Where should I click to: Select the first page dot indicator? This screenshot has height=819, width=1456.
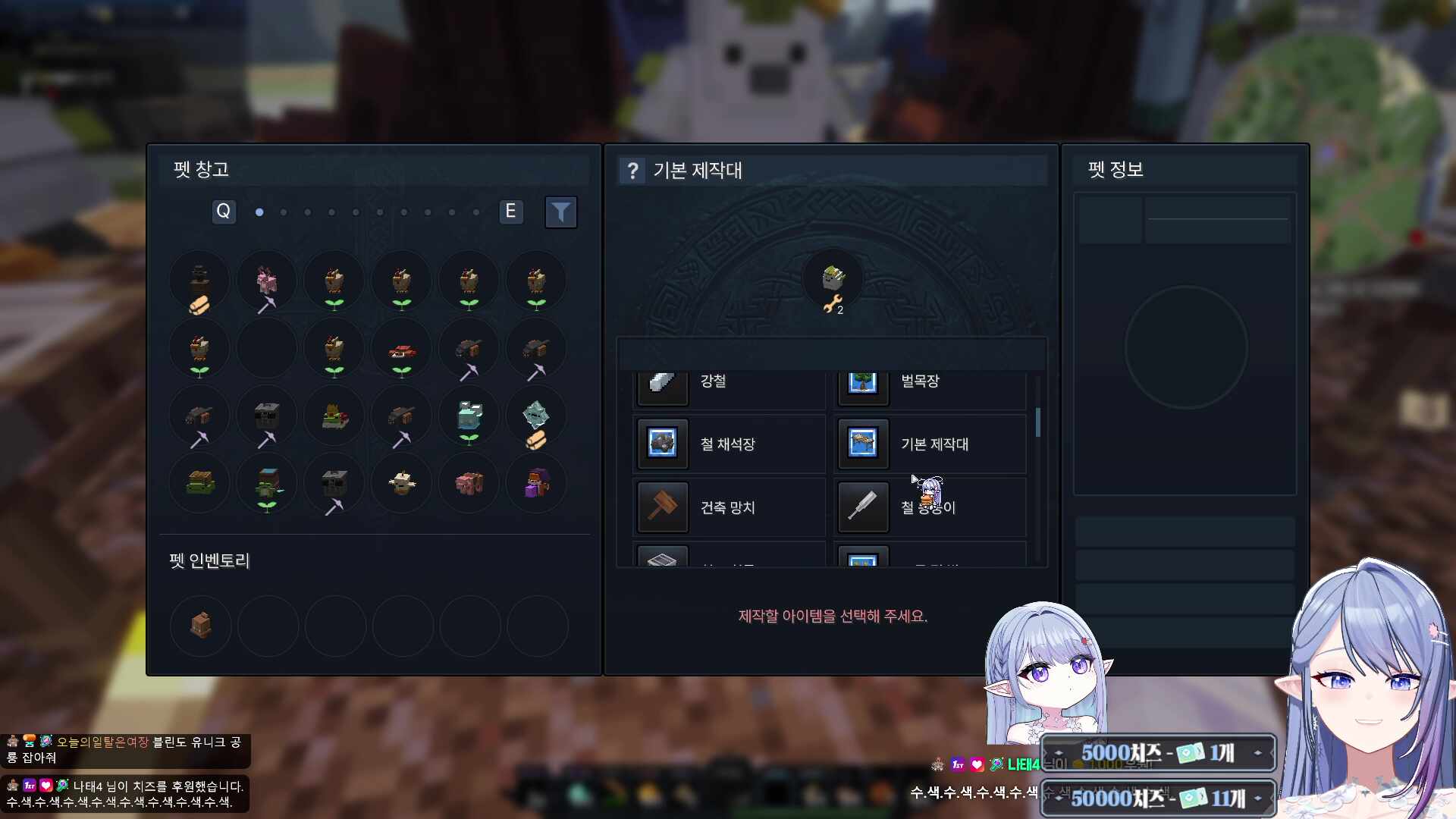[259, 213]
